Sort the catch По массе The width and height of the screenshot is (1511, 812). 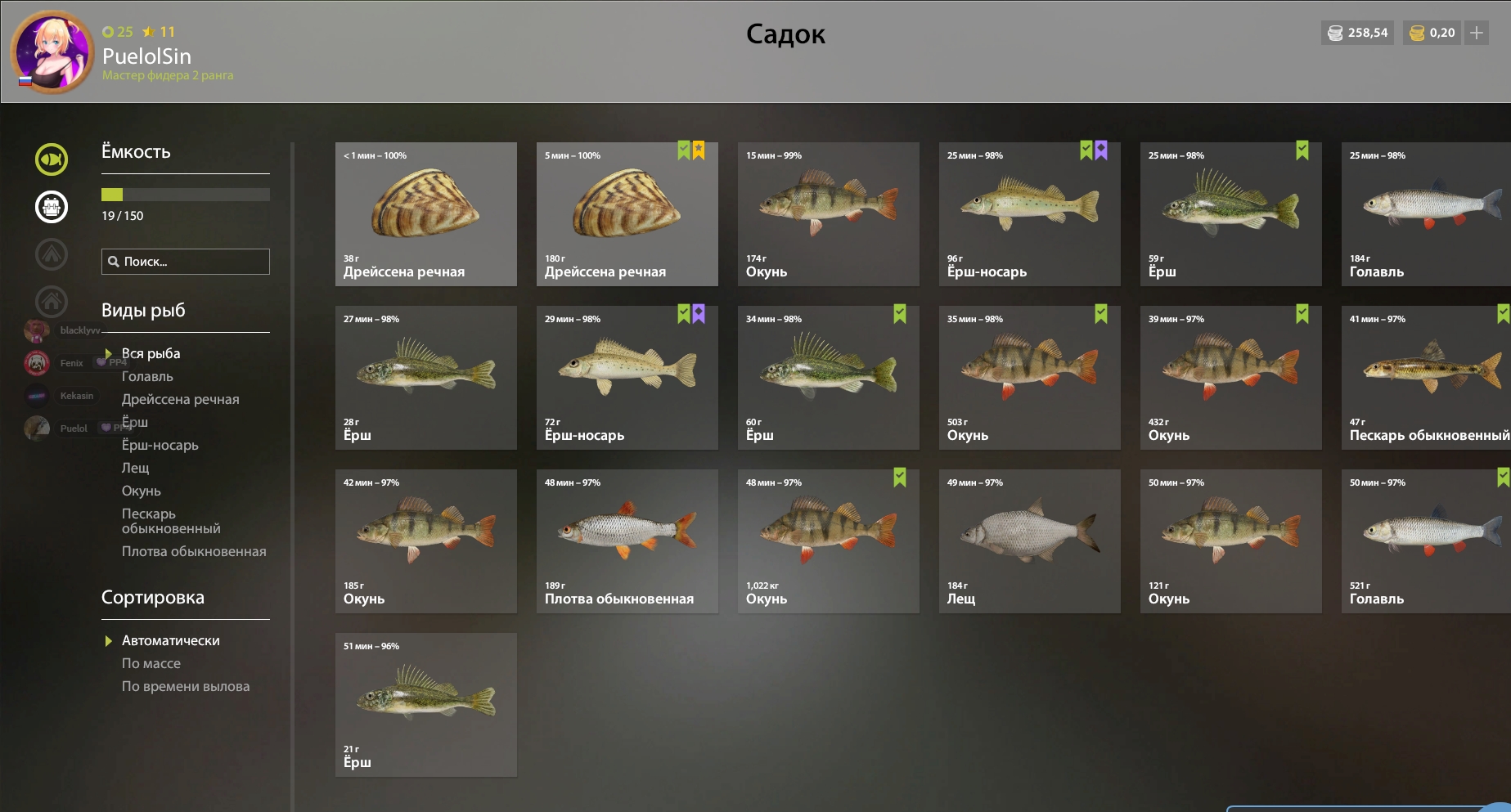(x=151, y=663)
